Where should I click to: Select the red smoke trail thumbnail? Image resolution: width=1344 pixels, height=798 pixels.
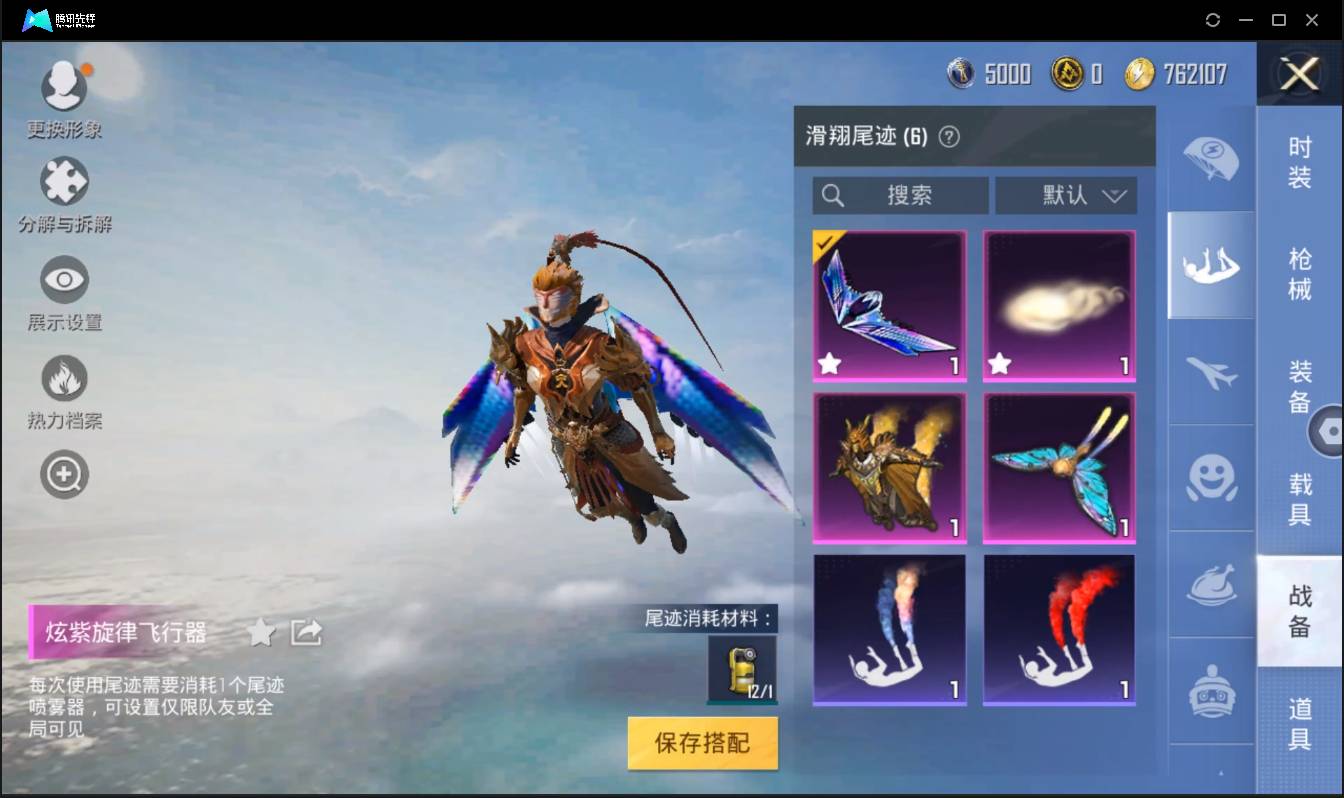tap(1059, 630)
